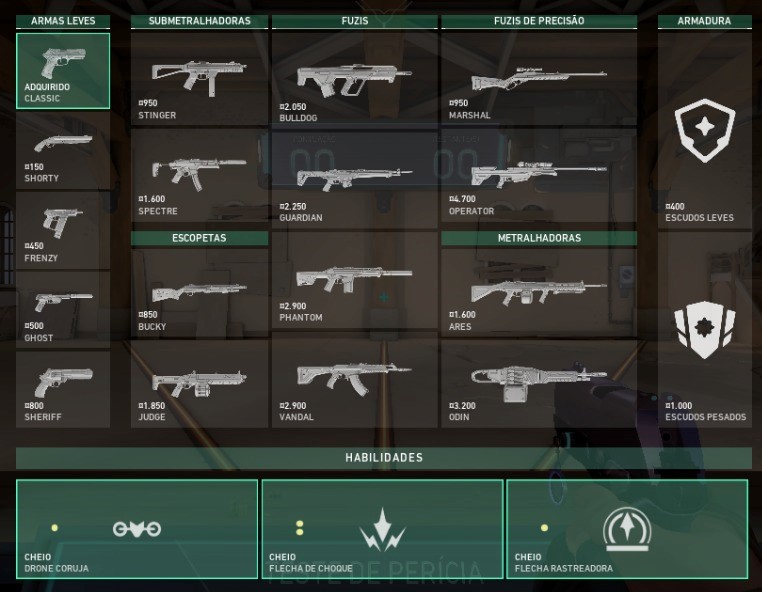
Task: Purchase the Bulldog rifle
Action: [354, 80]
